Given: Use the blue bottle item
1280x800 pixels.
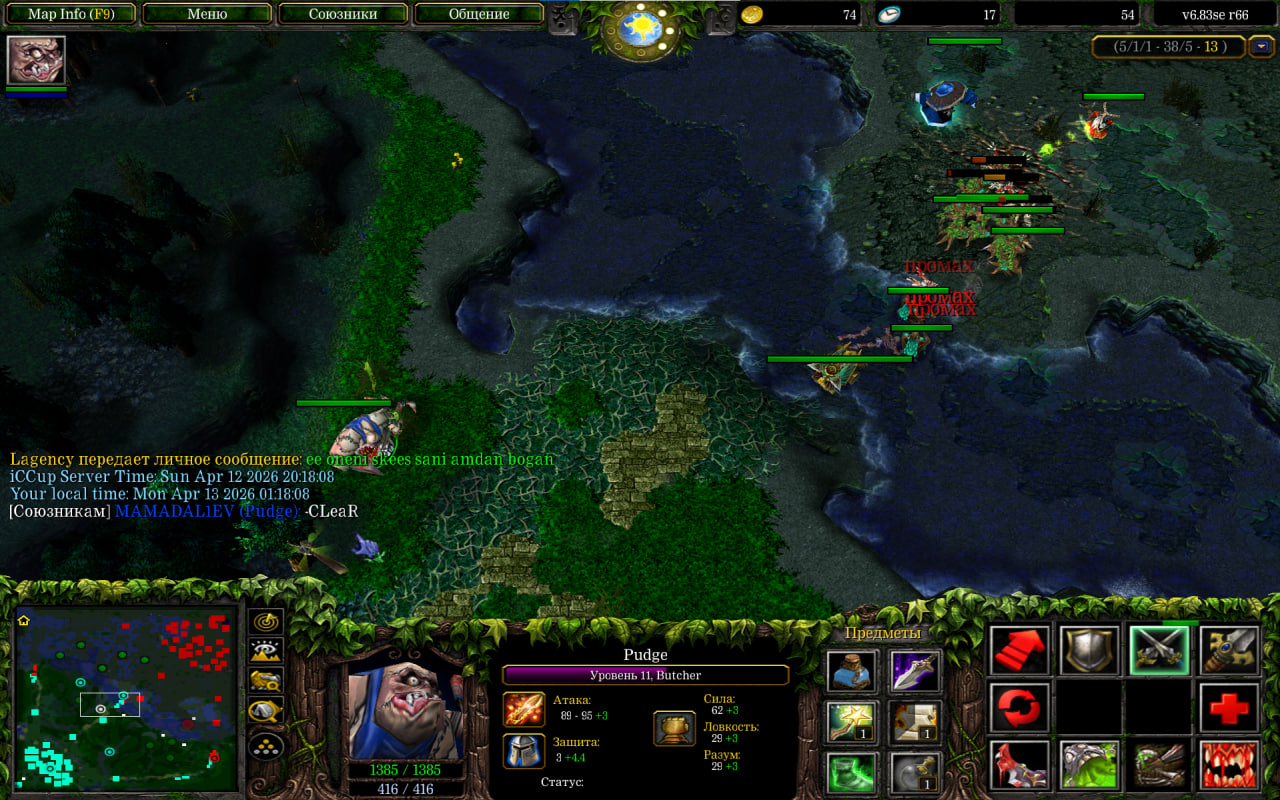Looking at the screenshot, I should (x=852, y=671).
